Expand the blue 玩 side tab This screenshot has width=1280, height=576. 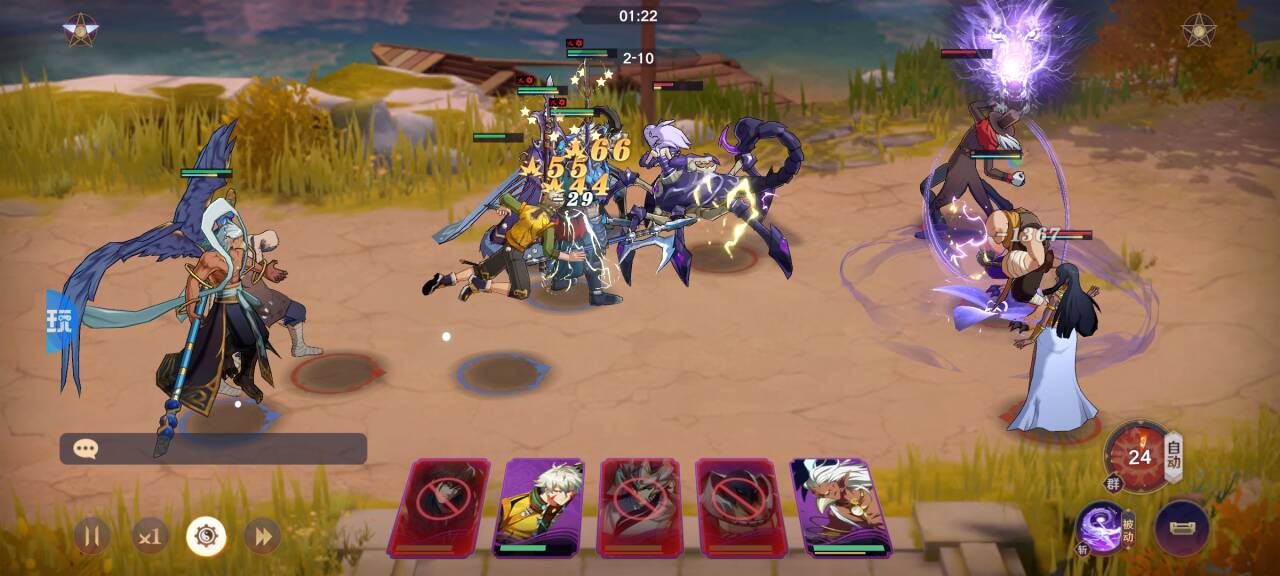click(x=60, y=321)
